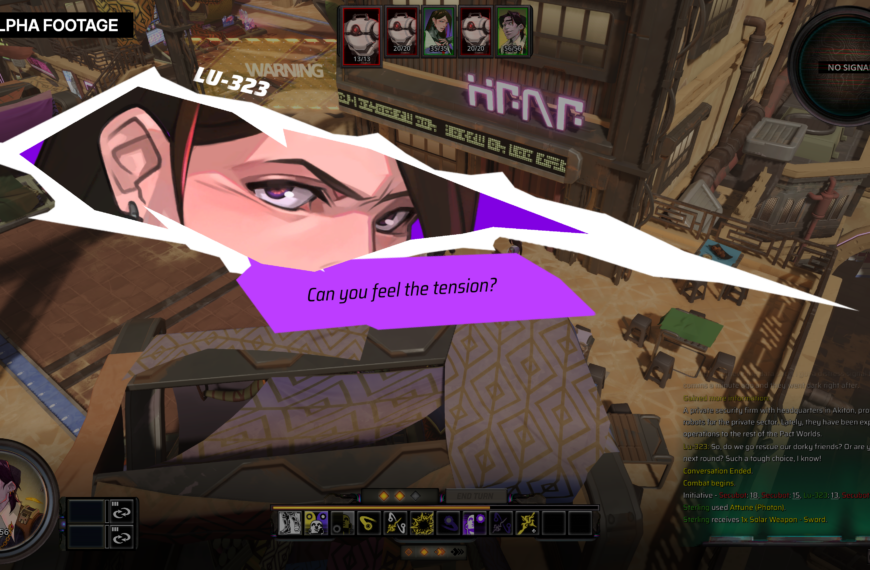Choose the 56/56 man's turn-order portrait
Viewport: 870px width, 570px height.
514,31
